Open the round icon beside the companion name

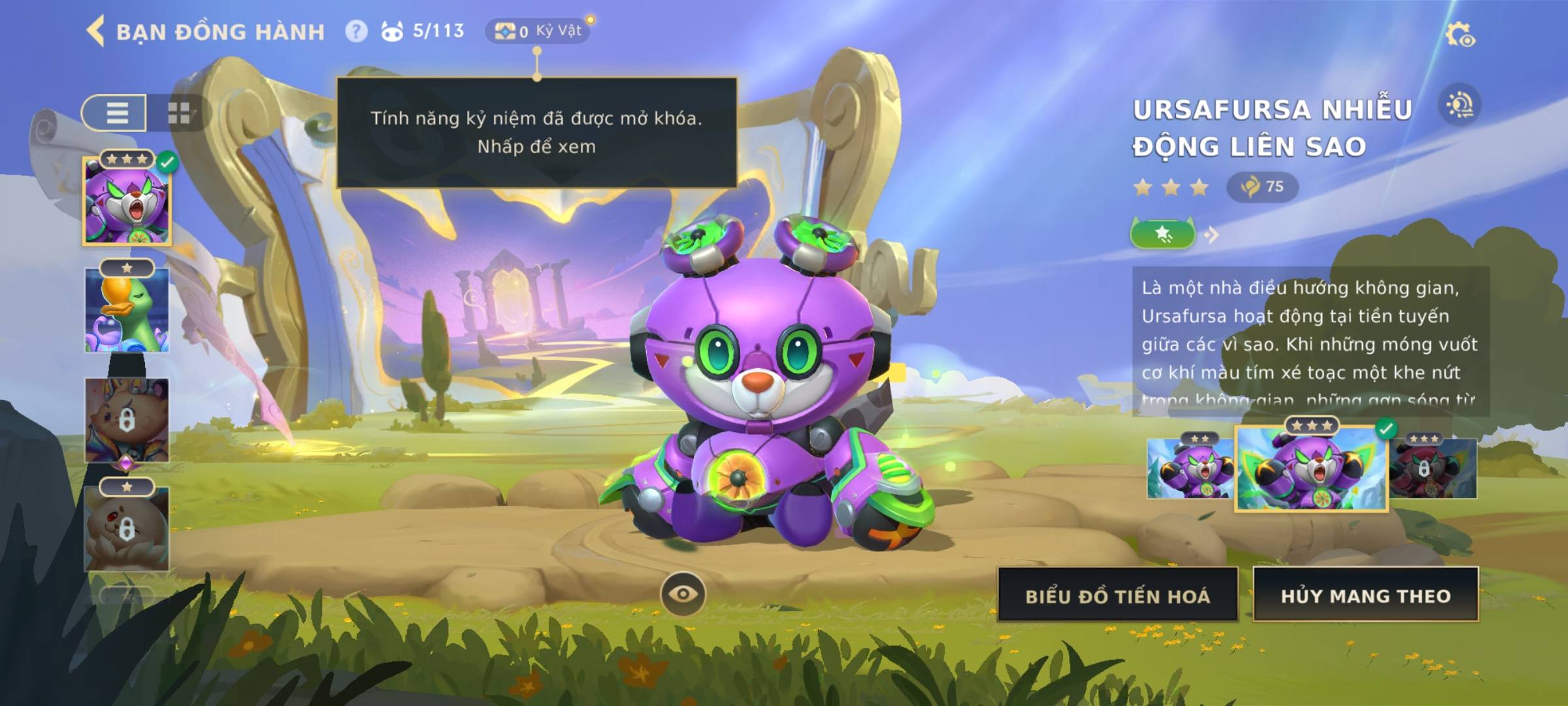coord(1460,105)
